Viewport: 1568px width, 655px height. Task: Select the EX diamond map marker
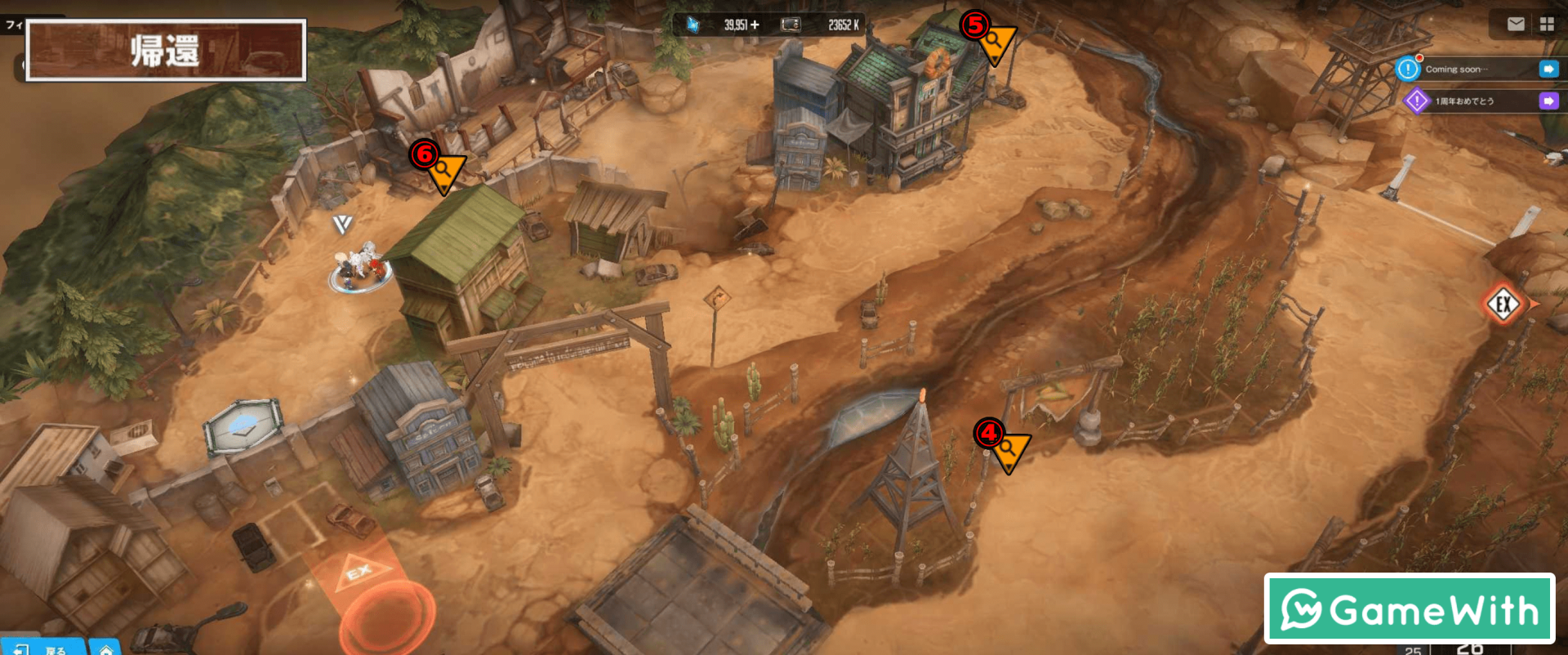pyautogui.click(x=1503, y=305)
